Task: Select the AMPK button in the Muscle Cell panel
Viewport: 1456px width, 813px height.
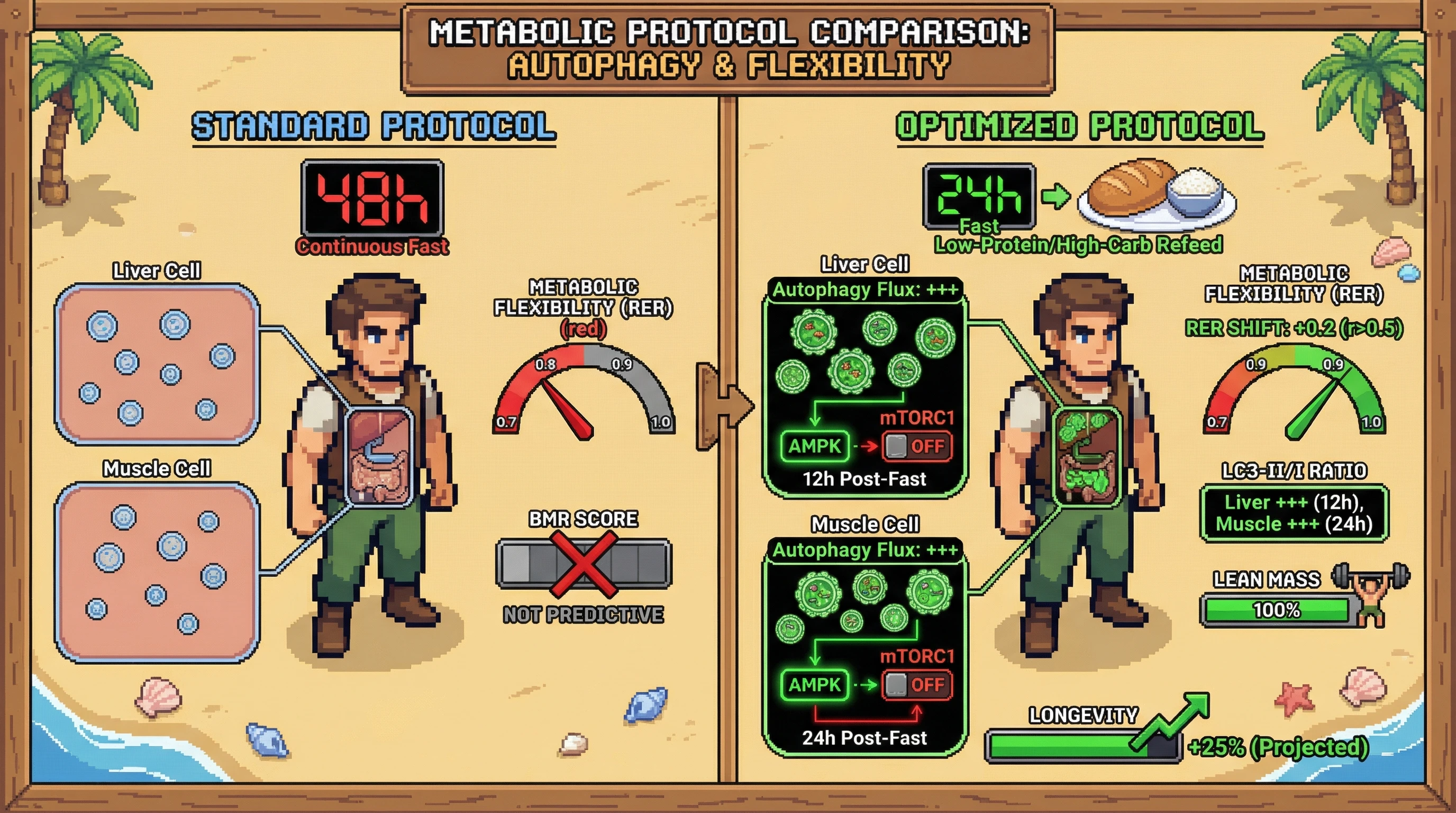Action: [x=814, y=685]
